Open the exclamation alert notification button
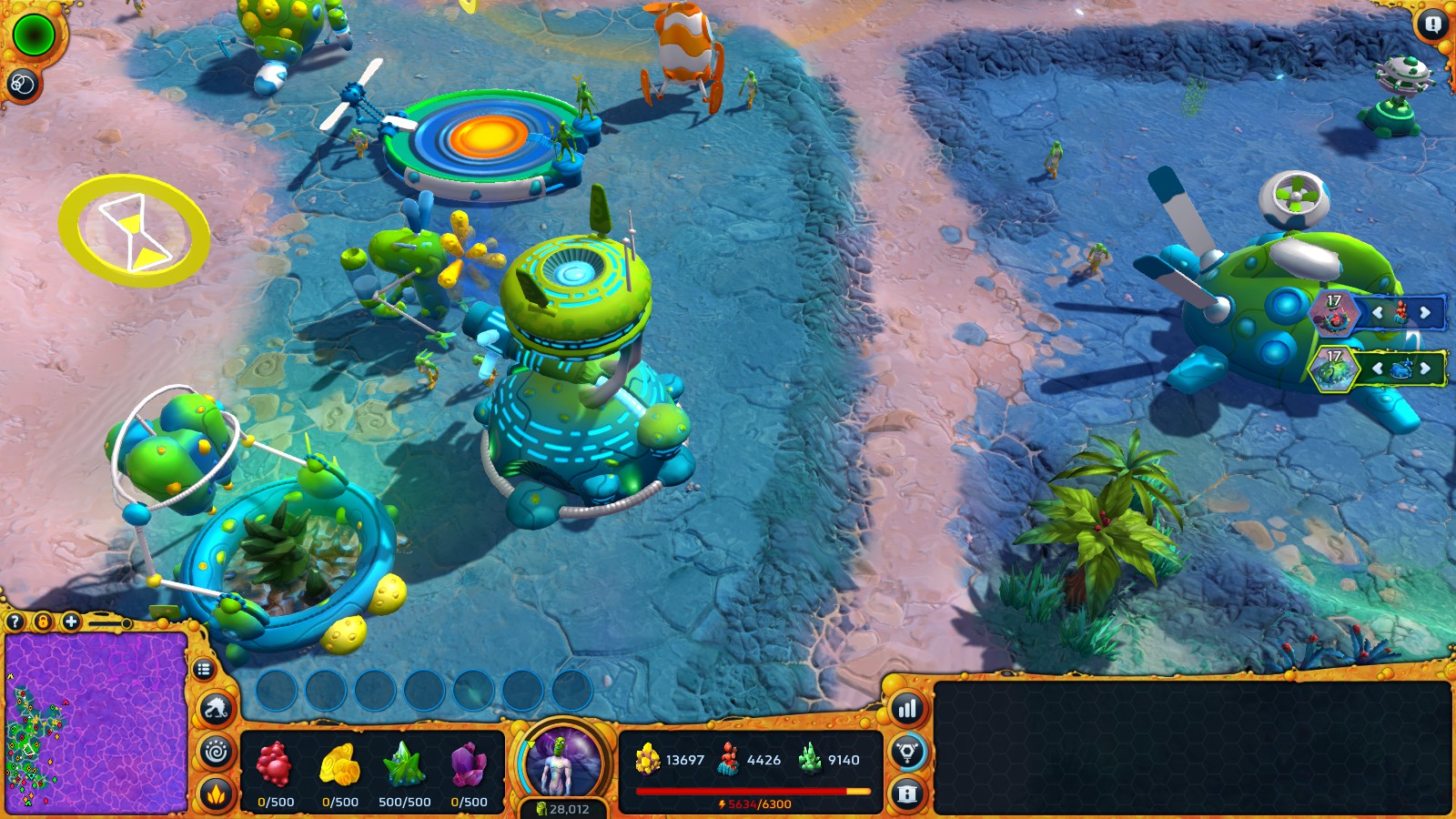Viewport: 1456px width, 819px height. point(1432,25)
